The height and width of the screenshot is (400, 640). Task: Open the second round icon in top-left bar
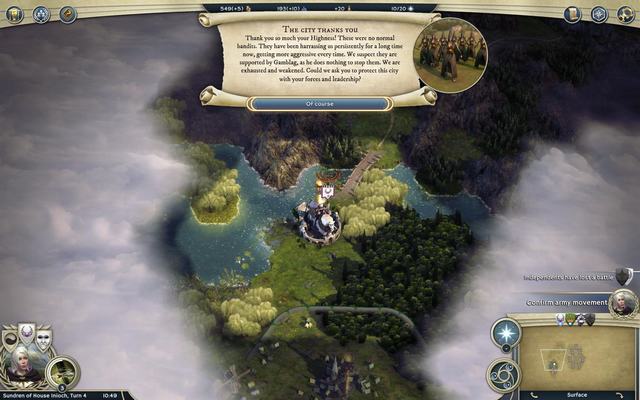click(x=42, y=14)
